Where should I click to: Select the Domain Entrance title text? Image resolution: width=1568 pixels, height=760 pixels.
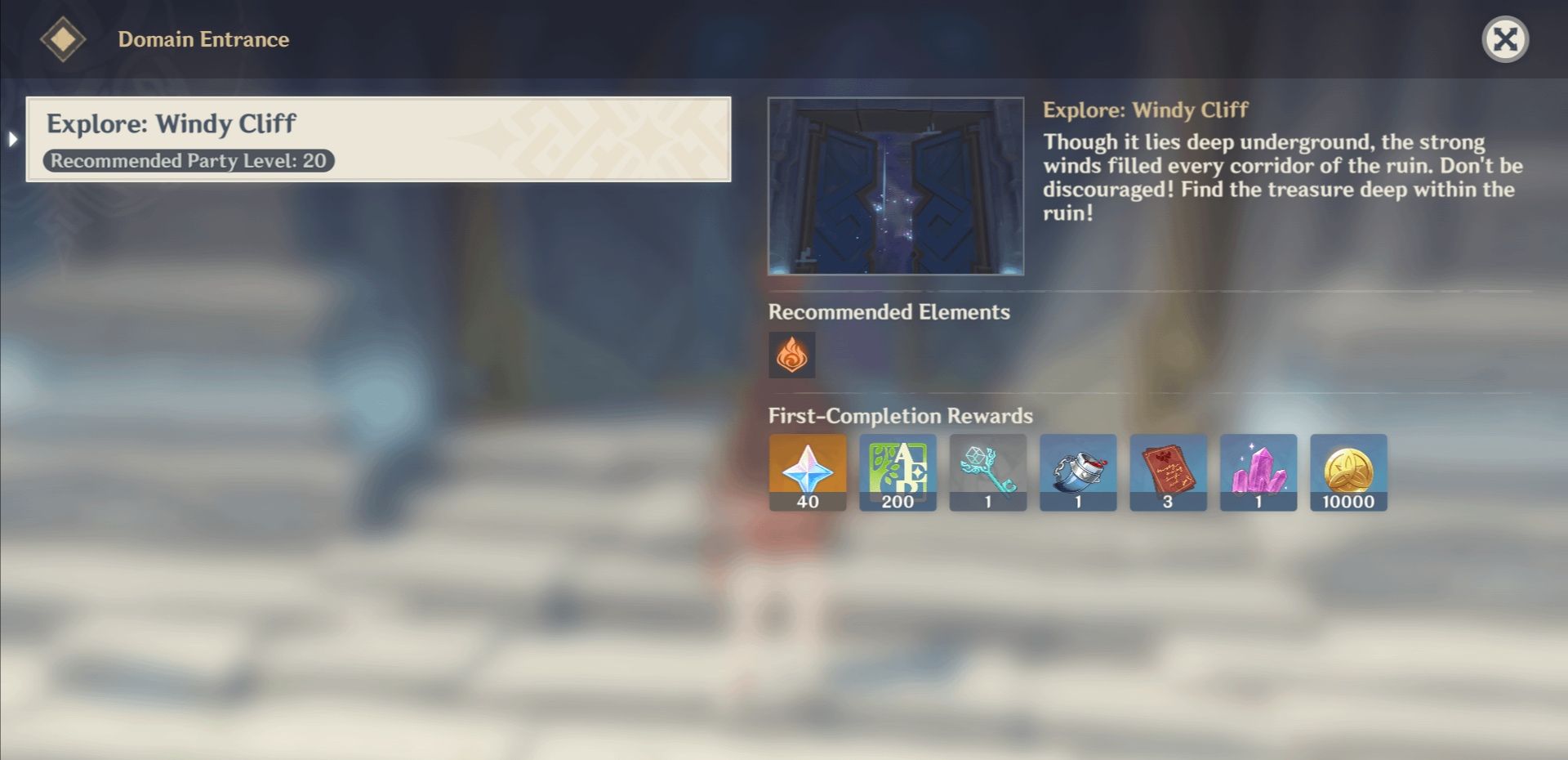coord(204,38)
